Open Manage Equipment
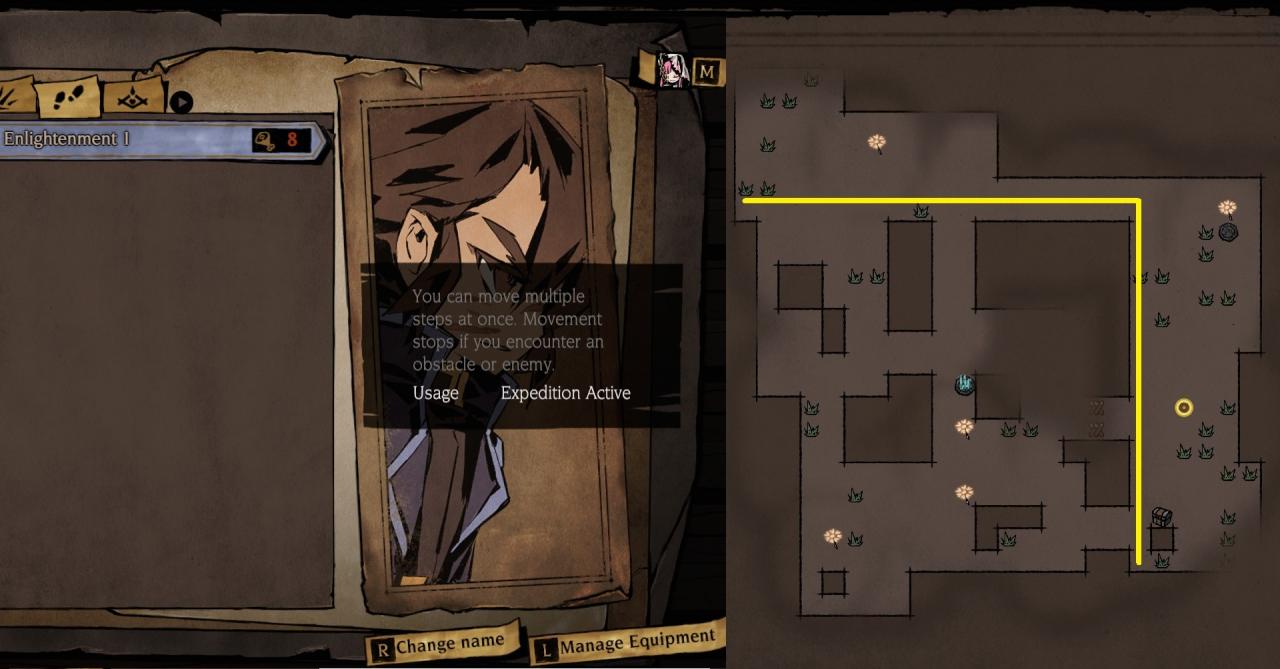 coord(627,643)
